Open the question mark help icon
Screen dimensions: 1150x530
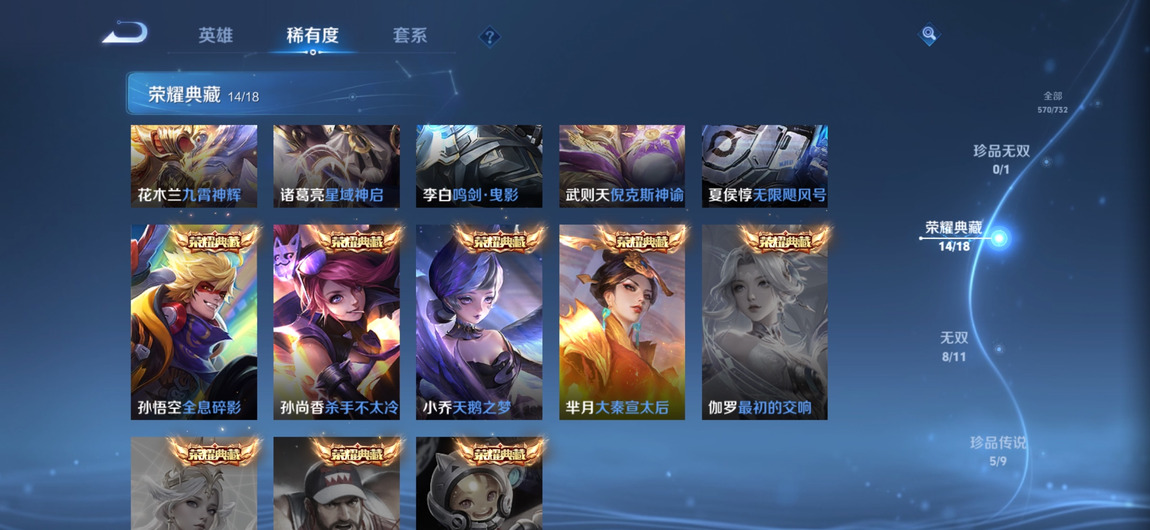click(489, 37)
